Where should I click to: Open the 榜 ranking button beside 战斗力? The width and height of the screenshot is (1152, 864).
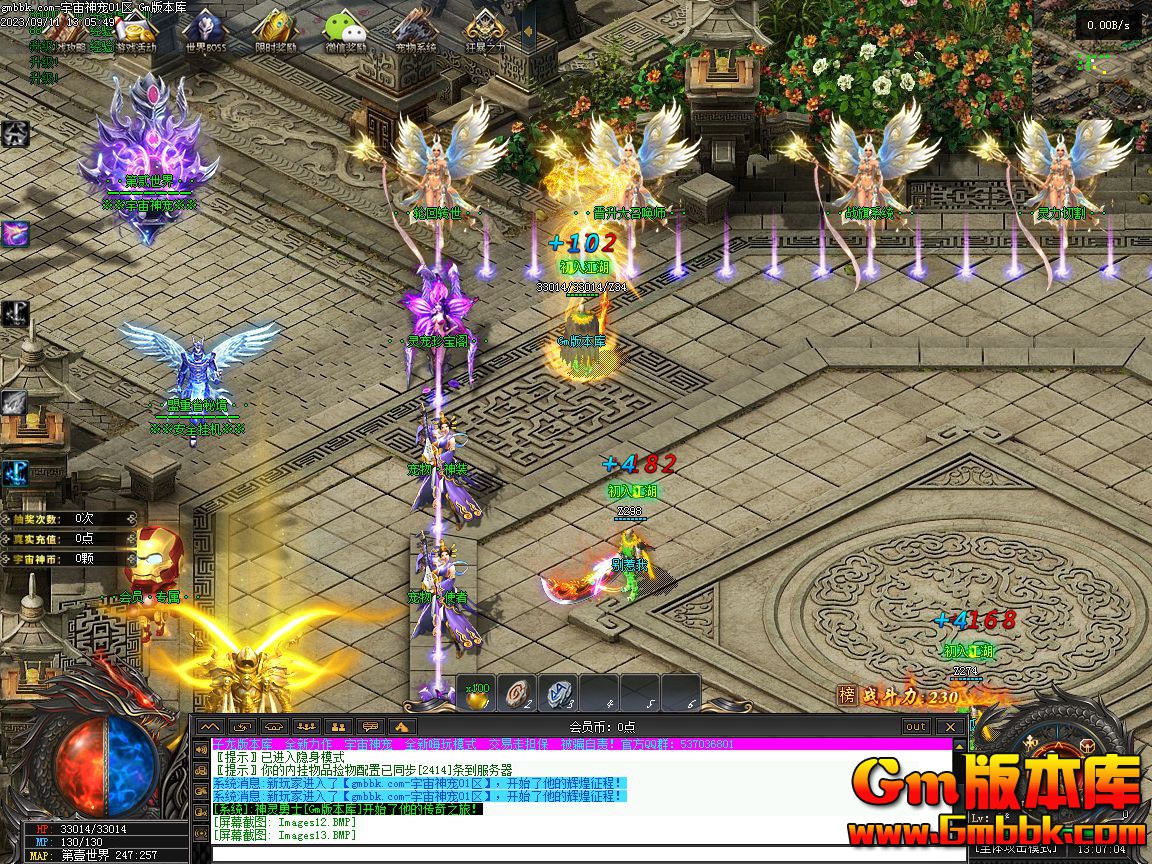tap(847, 696)
